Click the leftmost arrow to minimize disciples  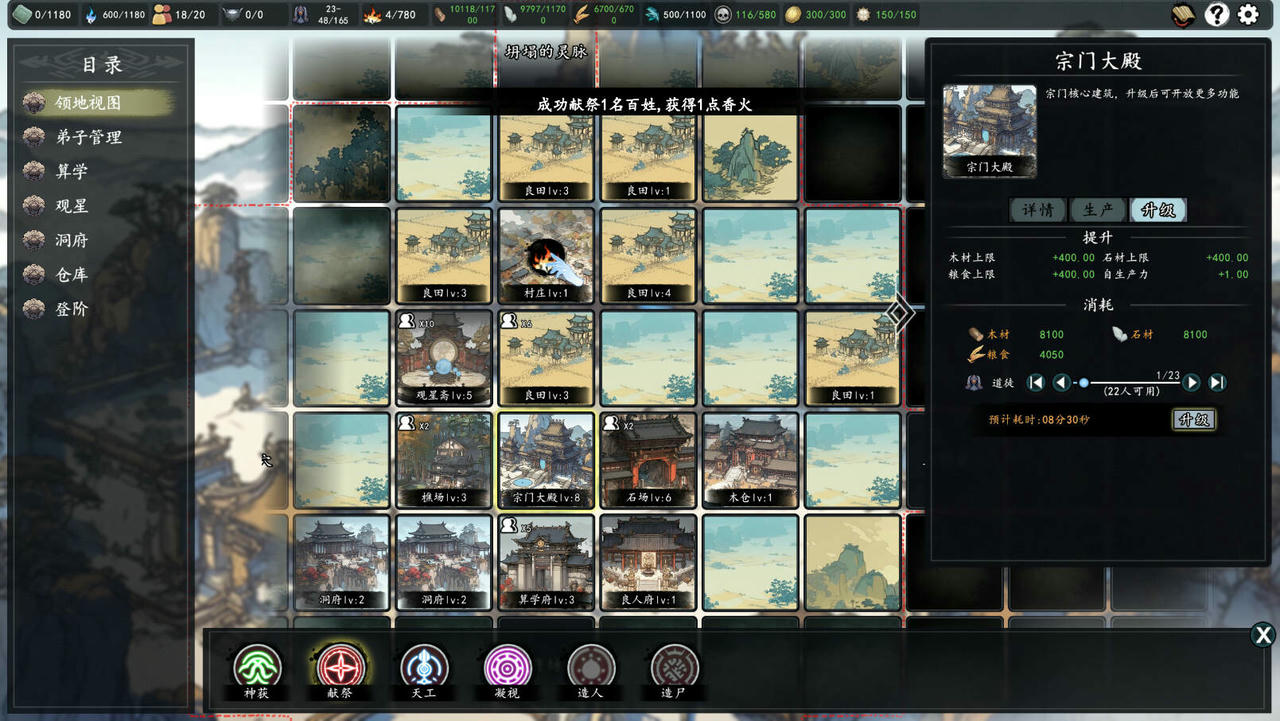click(x=1038, y=382)
